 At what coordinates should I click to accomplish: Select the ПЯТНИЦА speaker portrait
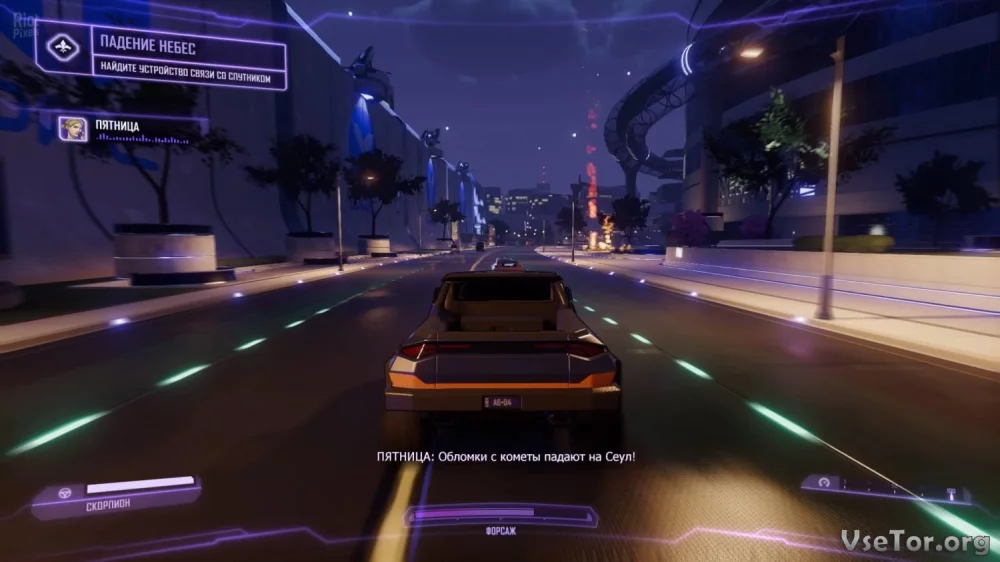point(72,129)
